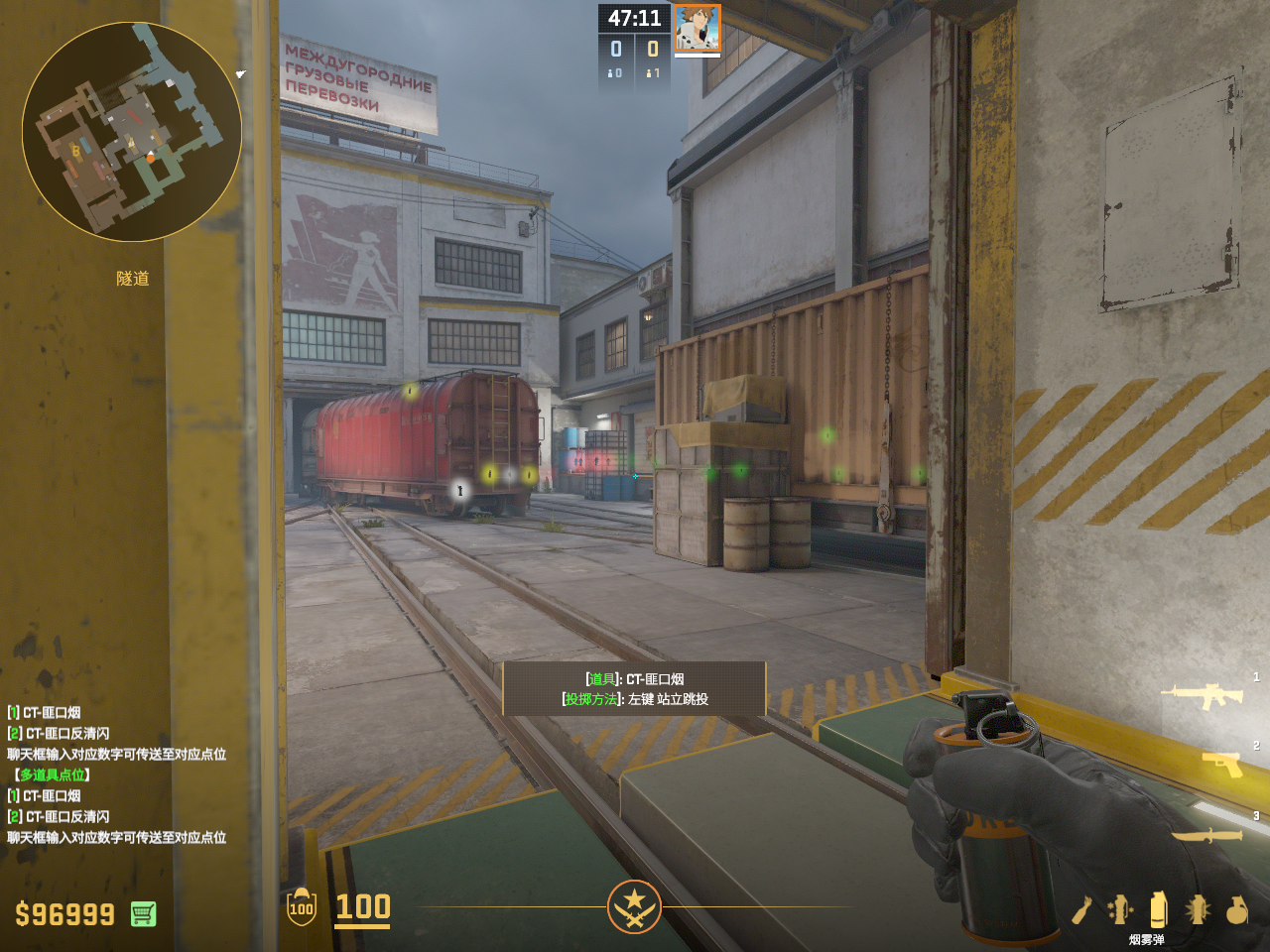This screenshot has height=952, width=1270.
Task: Click the player avatar at top
Action: pyautogui.click(x=698, y=28)
